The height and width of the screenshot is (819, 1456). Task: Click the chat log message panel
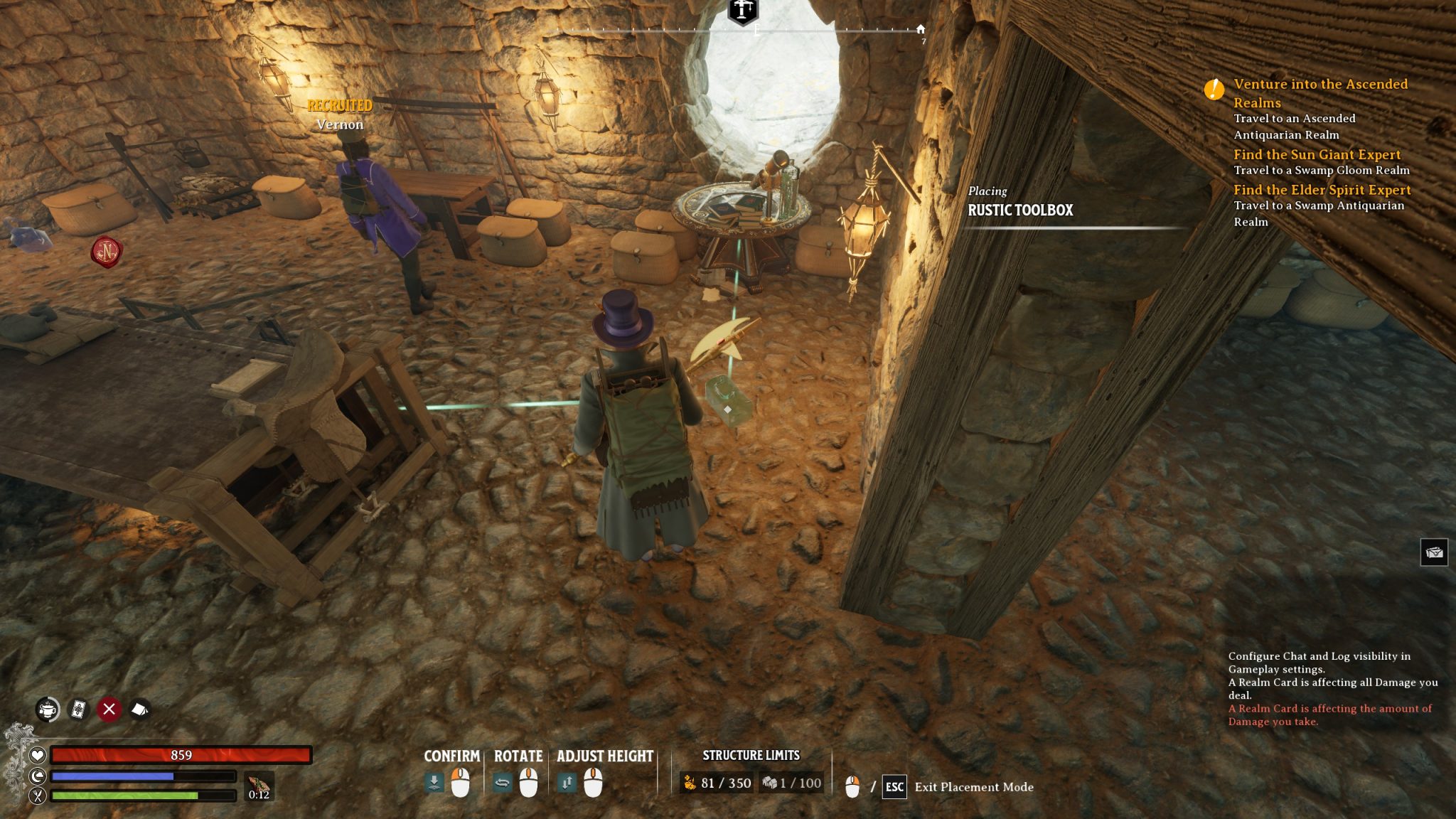point(1332,688)
